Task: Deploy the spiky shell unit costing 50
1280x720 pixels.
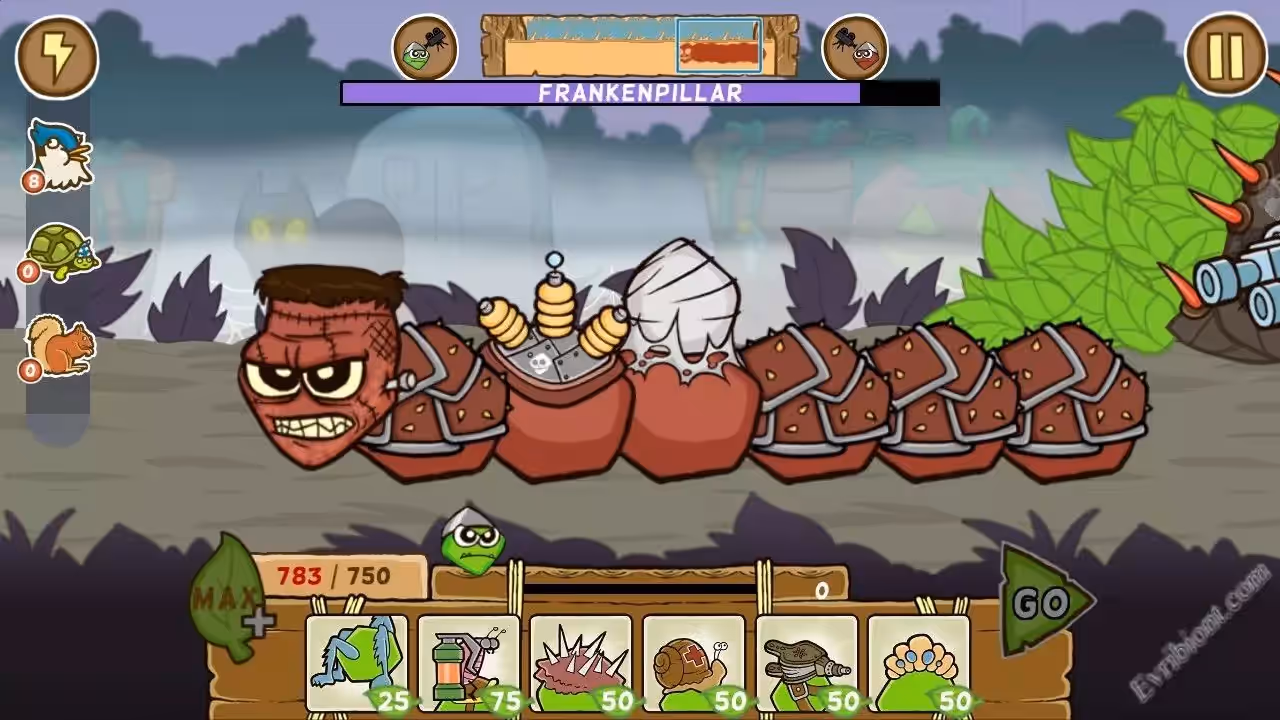Action: point(580,662)
